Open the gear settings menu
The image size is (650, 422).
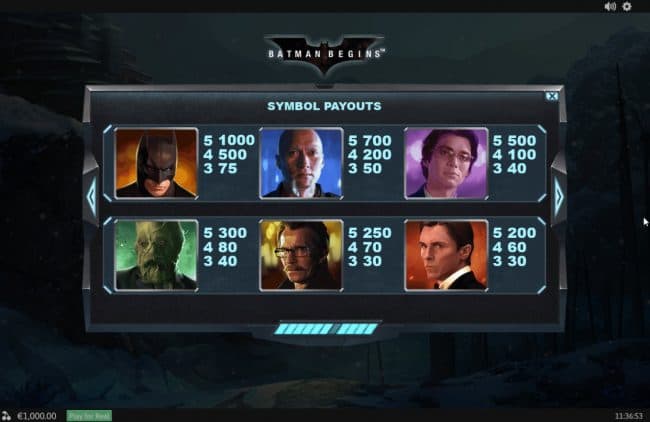coord(627,6)
